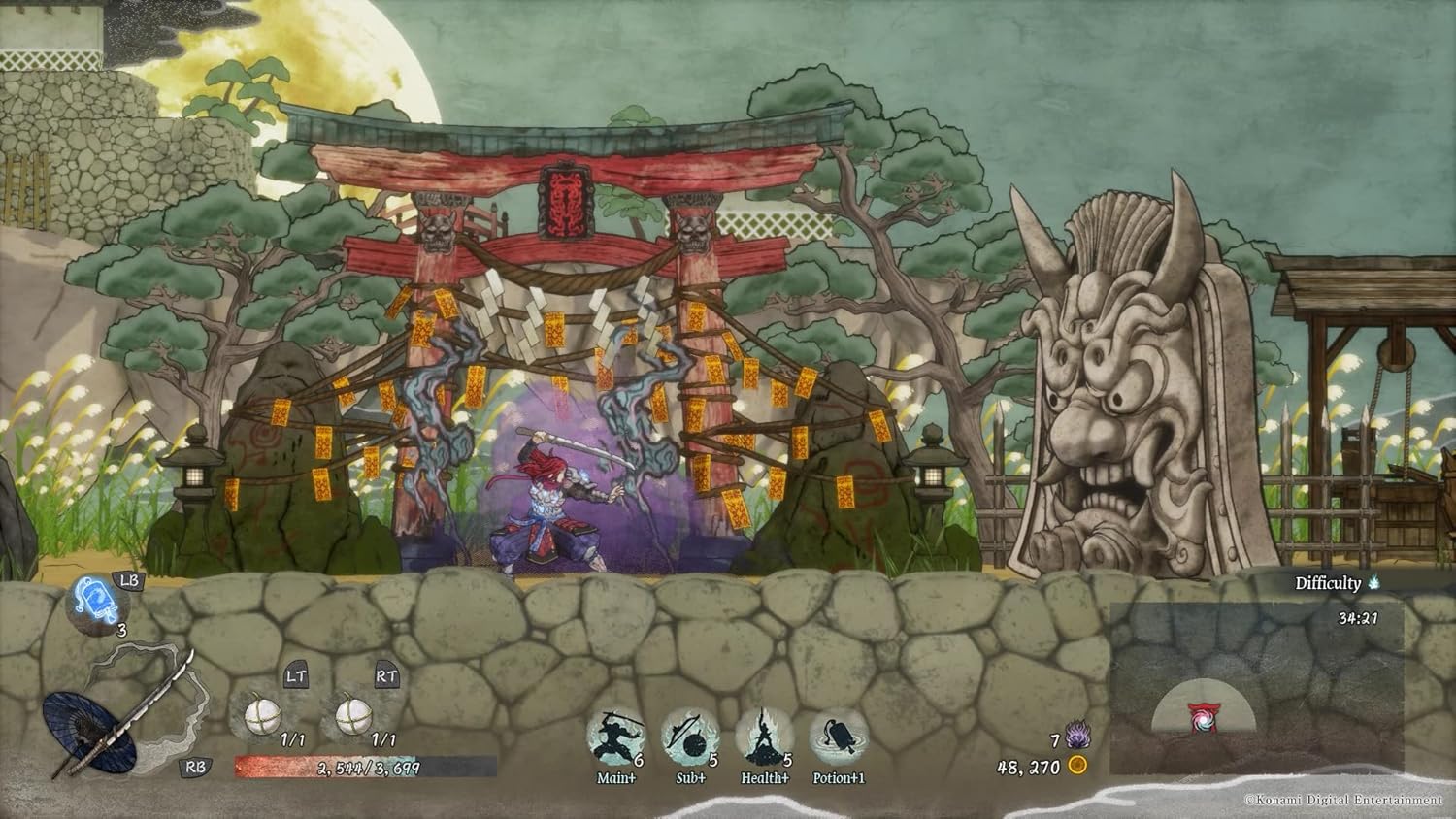Click the Main+ upgrade icon

coord(615,738)
